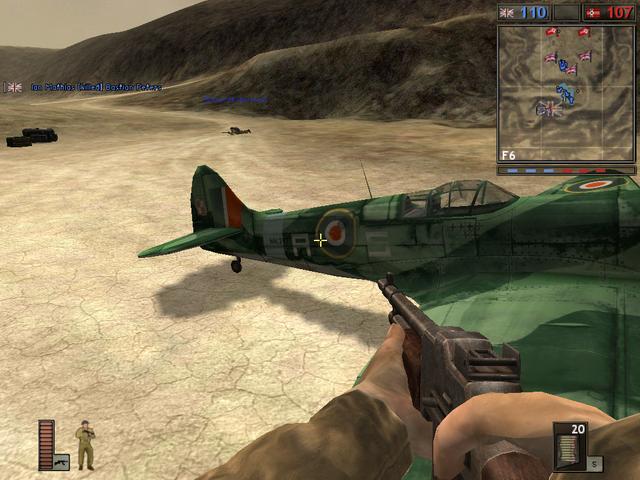Viewport: 640px width, 480px height.
Task: Click the minimap in the corner
Action: 566,93
